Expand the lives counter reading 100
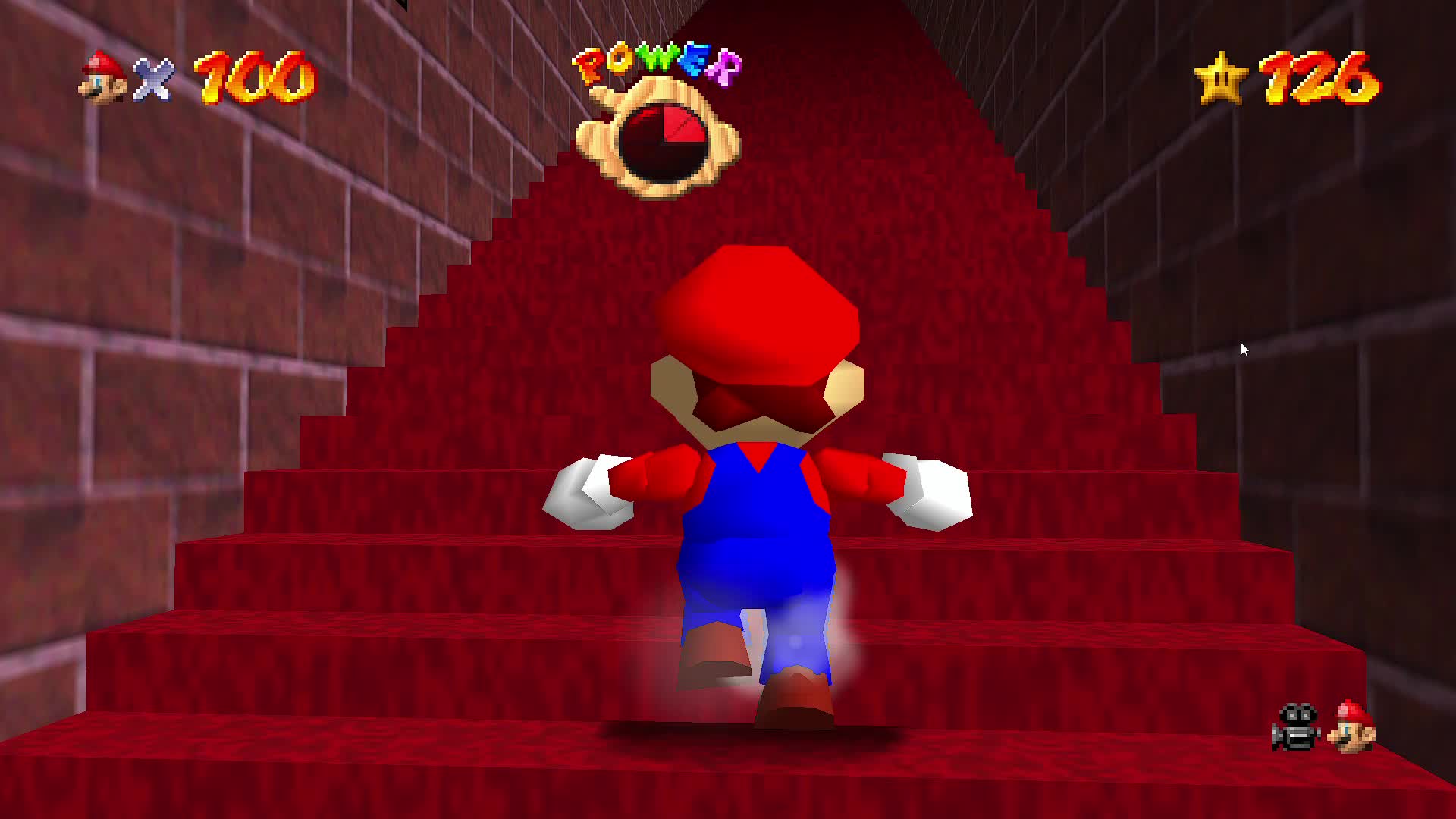The height and width of the screenshot is (819, 1456). coord(250,76)
